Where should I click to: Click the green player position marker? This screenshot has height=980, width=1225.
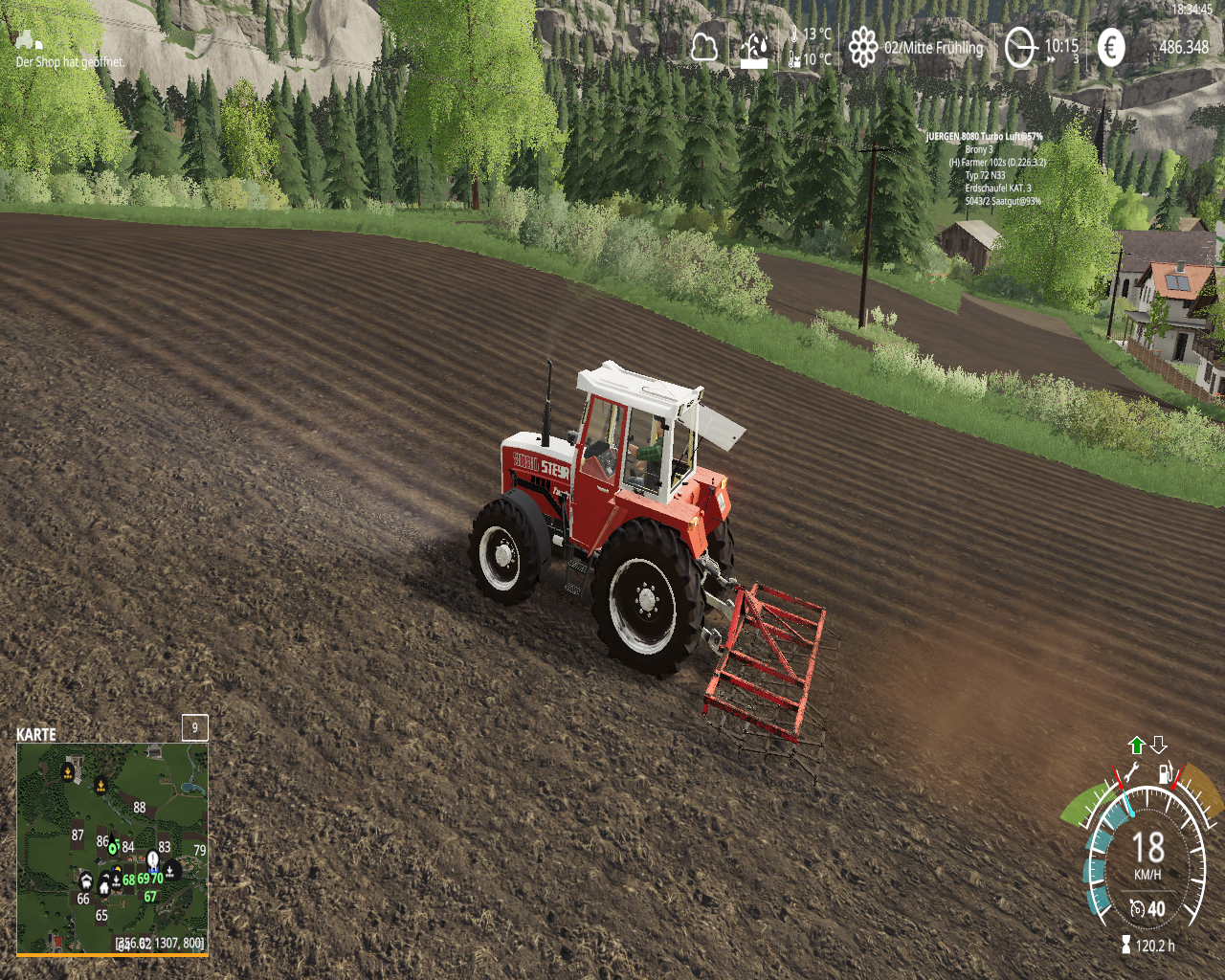tap(113, 847)
